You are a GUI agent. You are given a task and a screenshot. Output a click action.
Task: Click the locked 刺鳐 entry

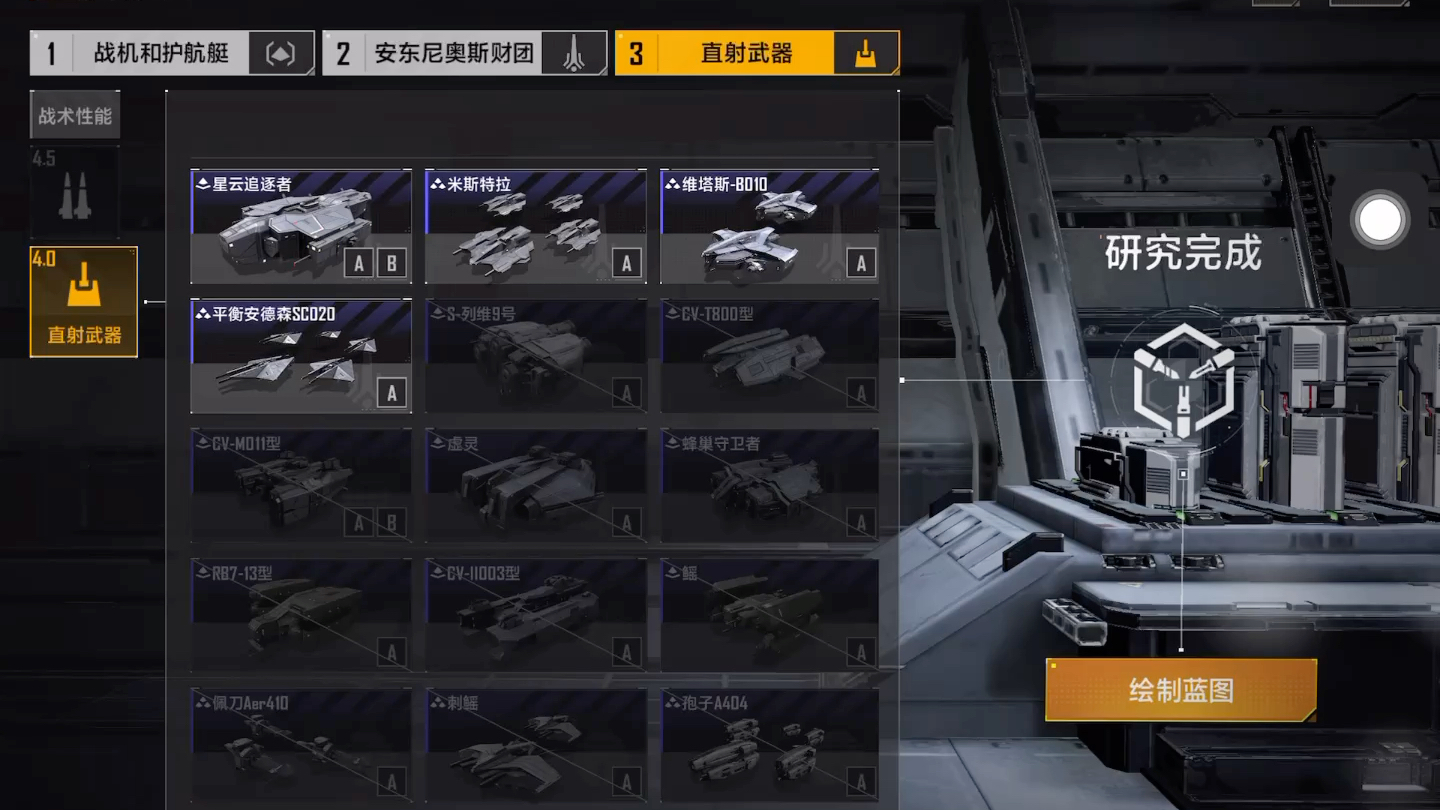point(535,744)
